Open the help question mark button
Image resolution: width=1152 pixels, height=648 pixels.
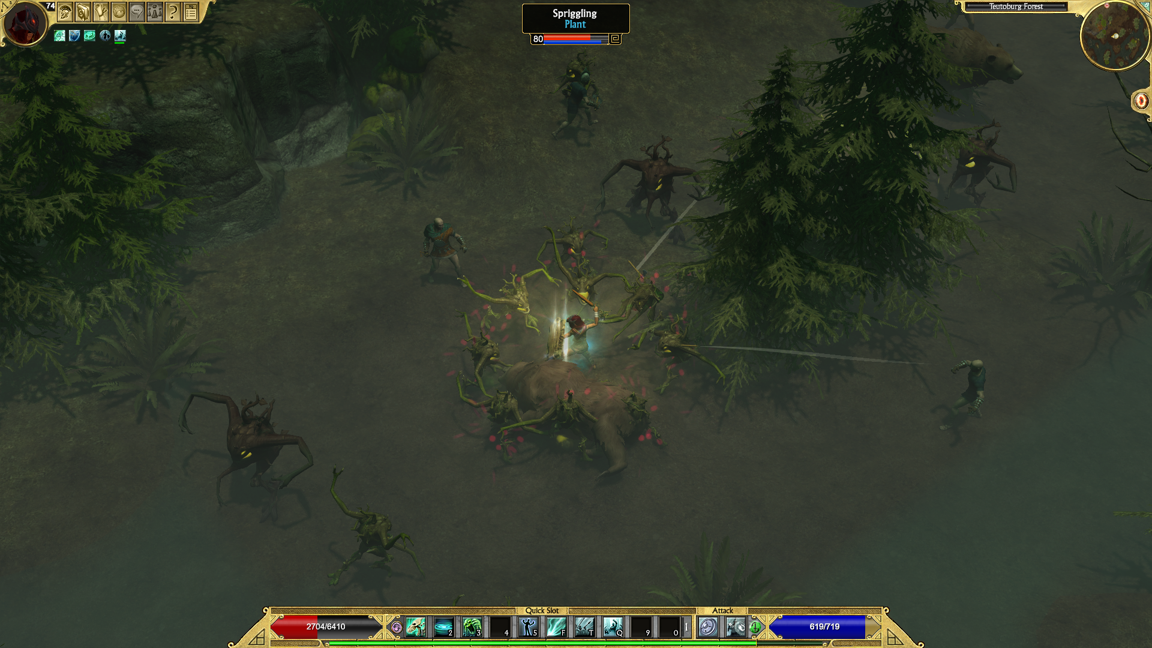[173, 12]
